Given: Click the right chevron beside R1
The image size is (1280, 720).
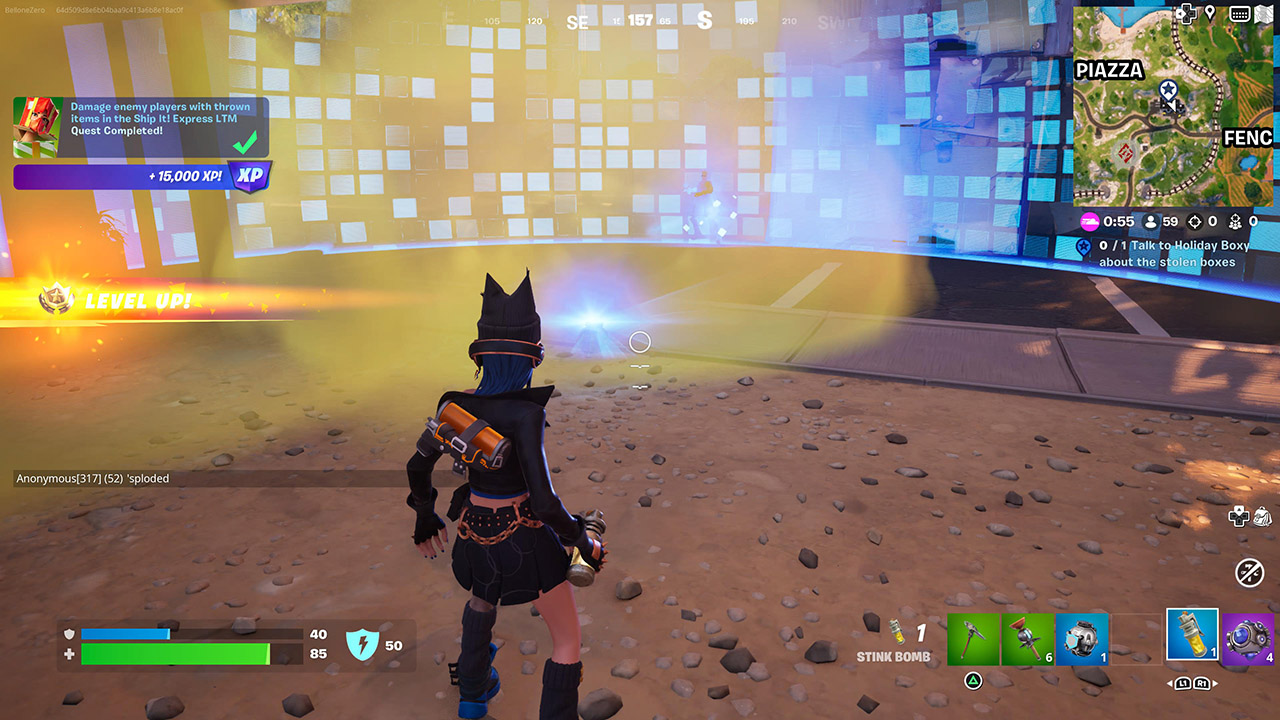Looking at the screenshot, I should (x=1213, y=684).
